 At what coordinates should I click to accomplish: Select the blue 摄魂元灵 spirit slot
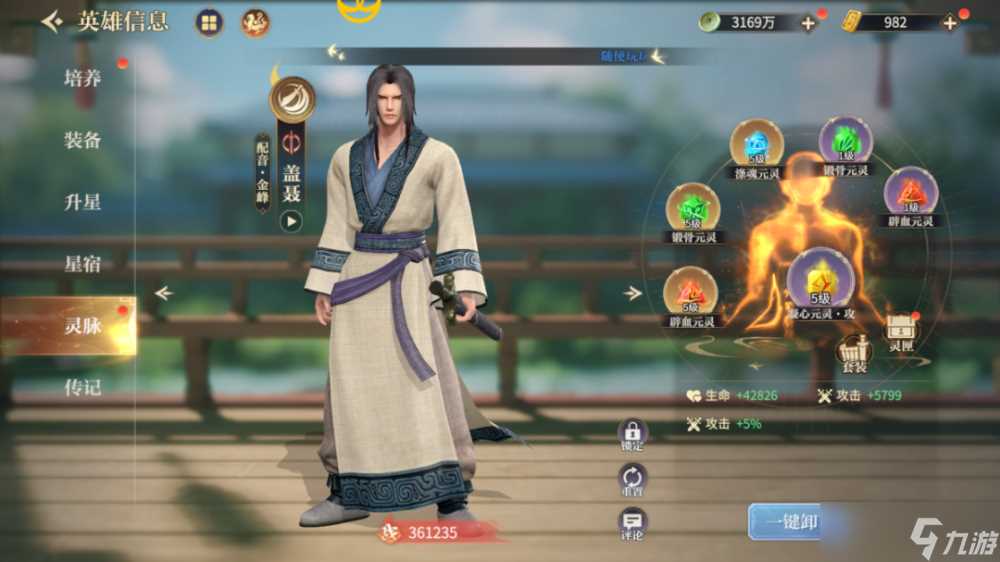tap(756, 146)
